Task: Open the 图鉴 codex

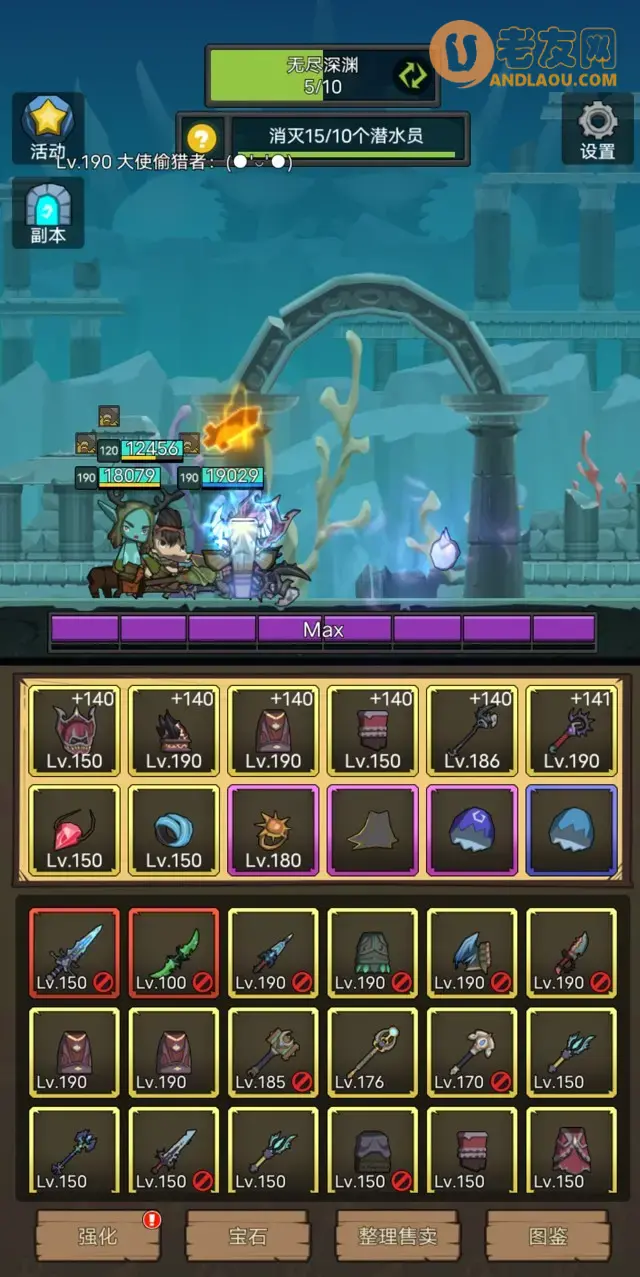Action: coord(547,1236)
